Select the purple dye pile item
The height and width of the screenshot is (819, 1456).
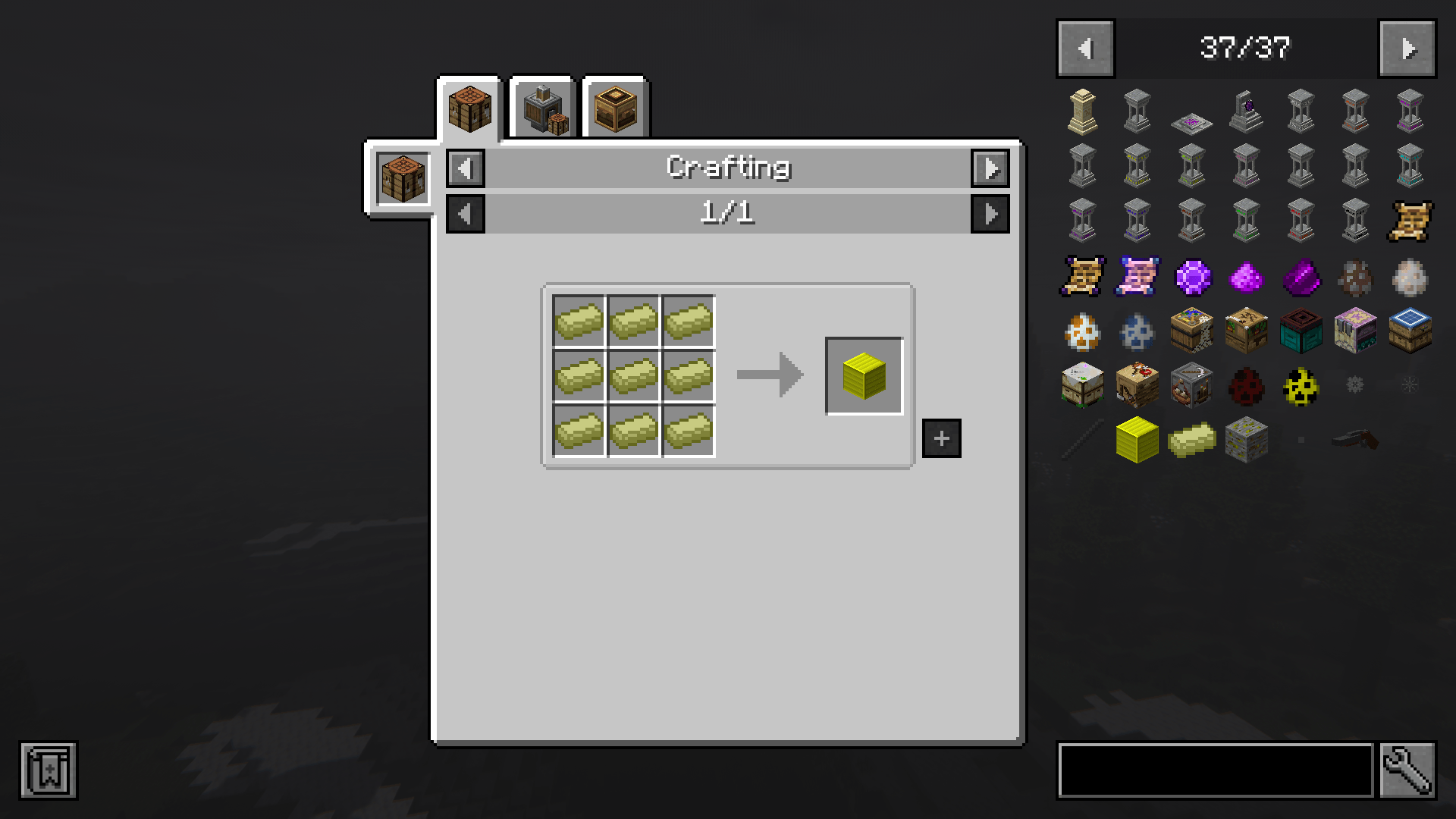pos(1246,277)
